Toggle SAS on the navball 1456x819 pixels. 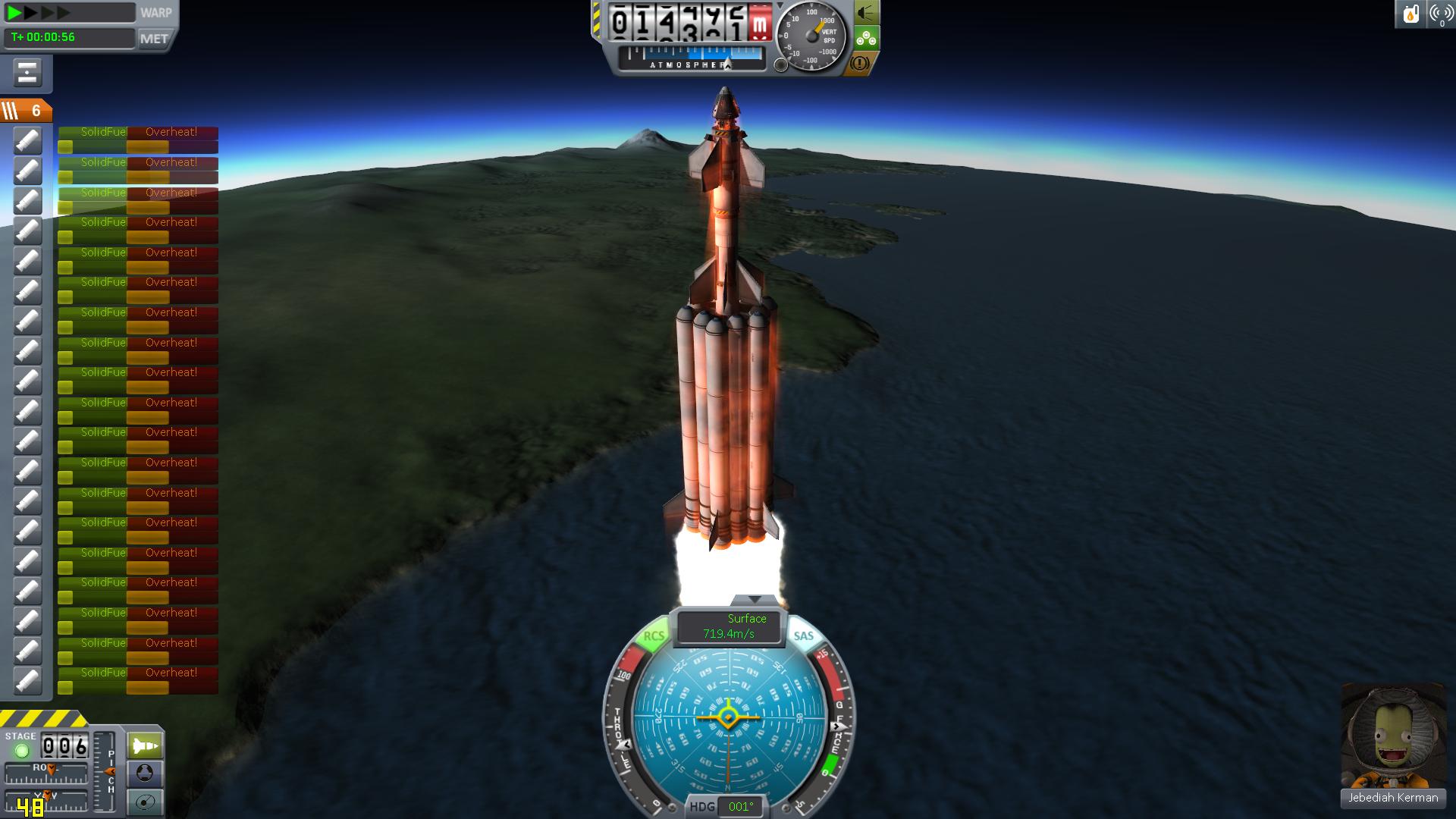tap(803, 636)
